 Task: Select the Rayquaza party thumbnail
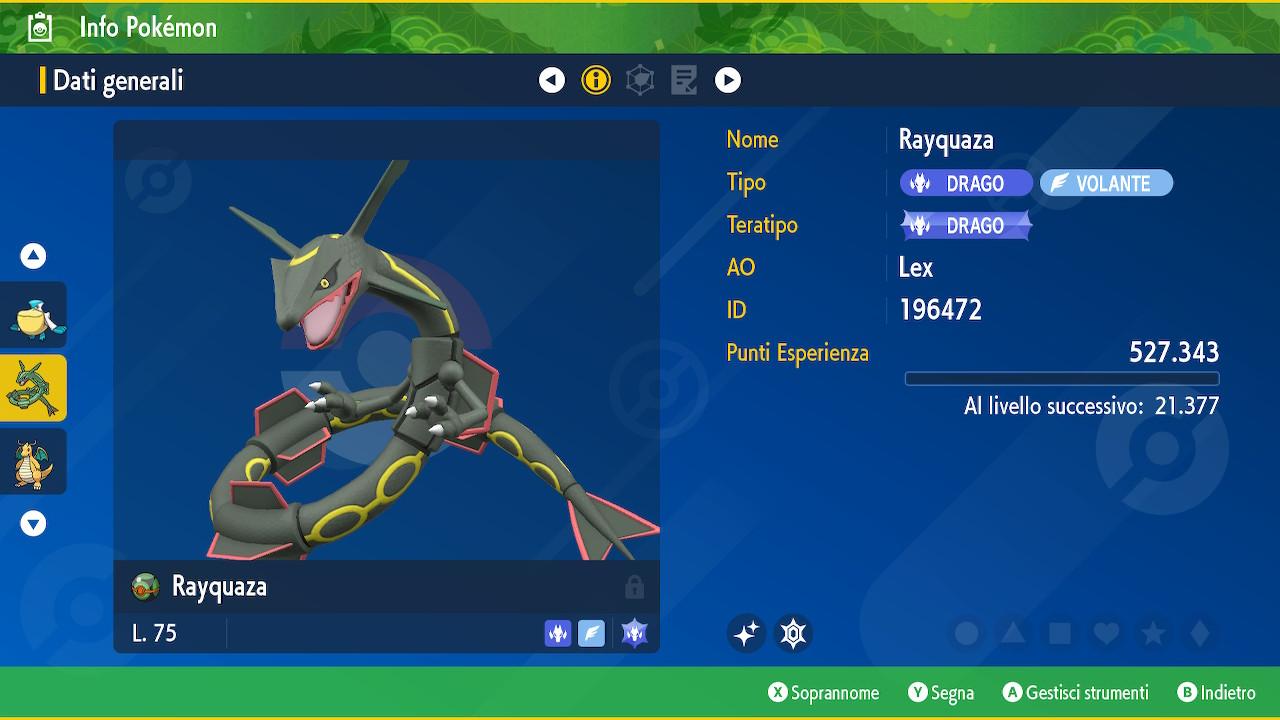tap(34, 388)
